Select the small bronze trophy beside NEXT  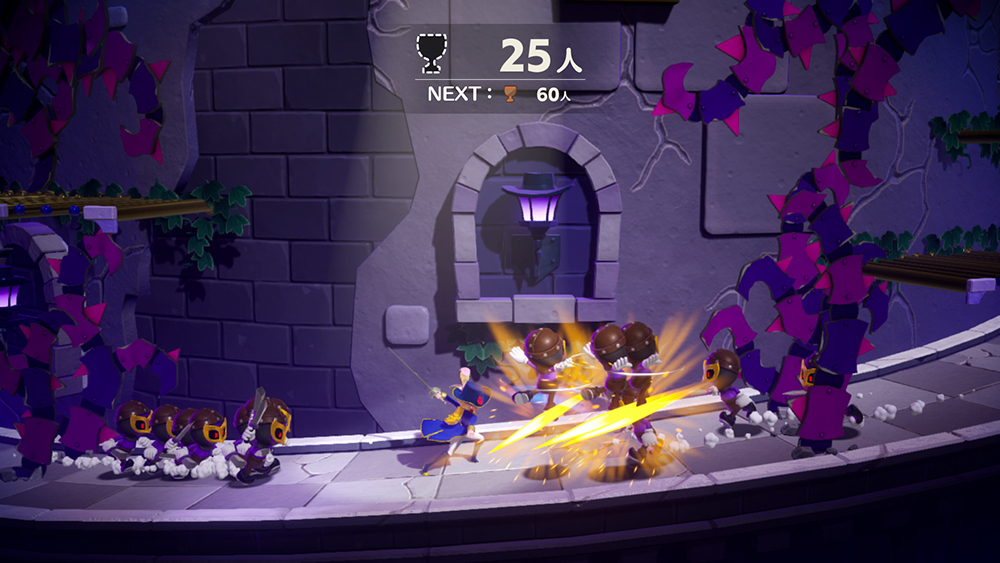511,94
